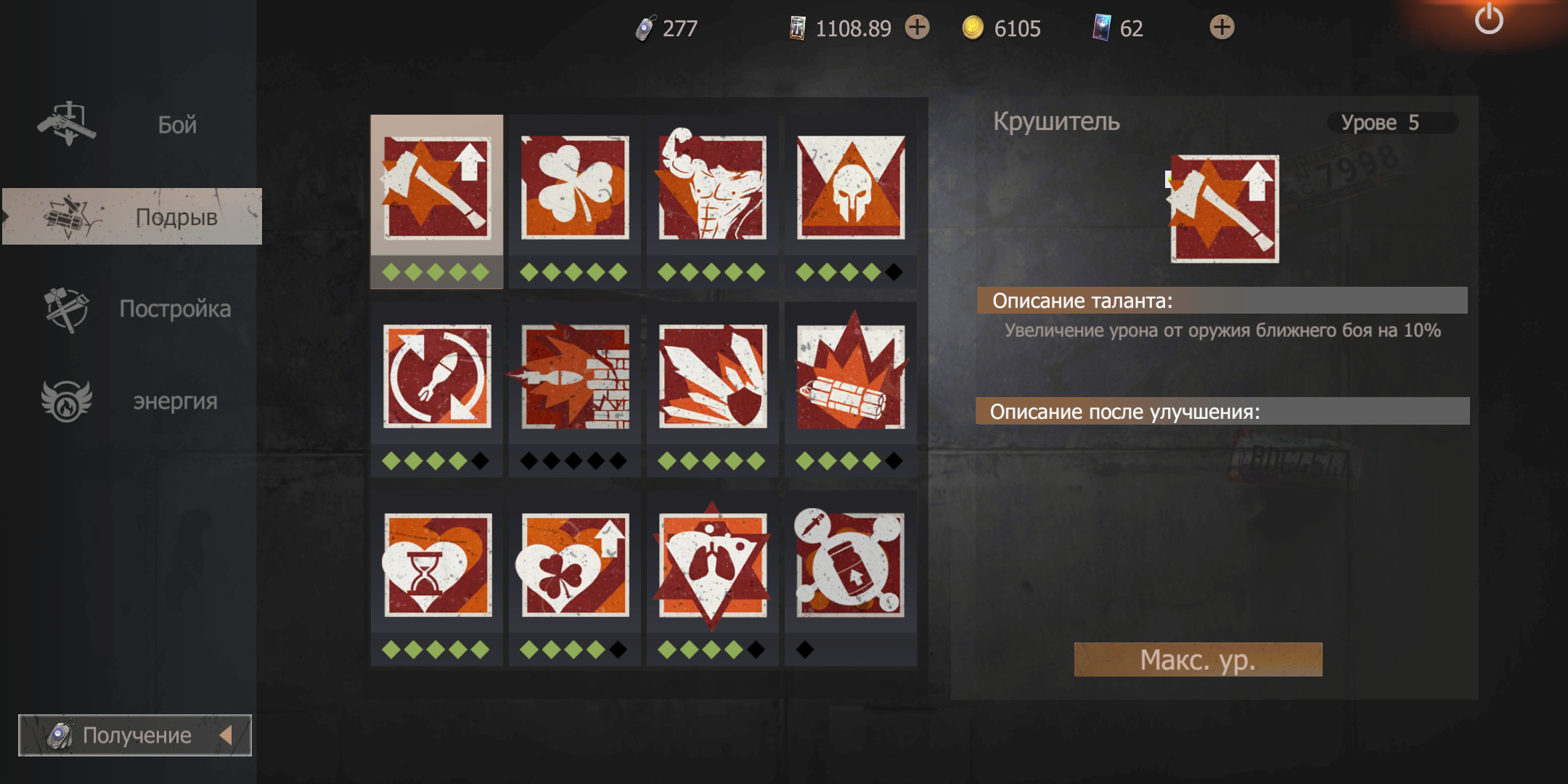The width and height of the screenshot is (1568, 784).
Task: Pick the spartan helmet talent
Action: (851, 189)
